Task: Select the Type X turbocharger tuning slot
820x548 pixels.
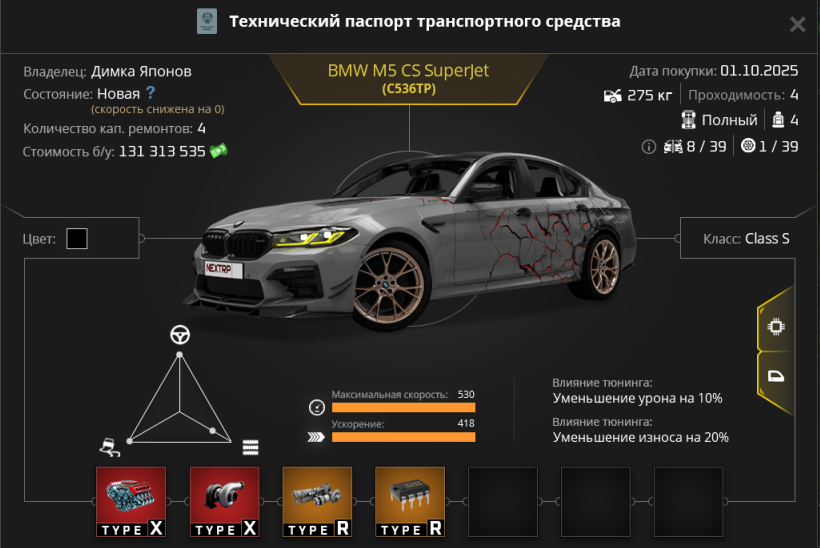Action: tap(224, 502)
